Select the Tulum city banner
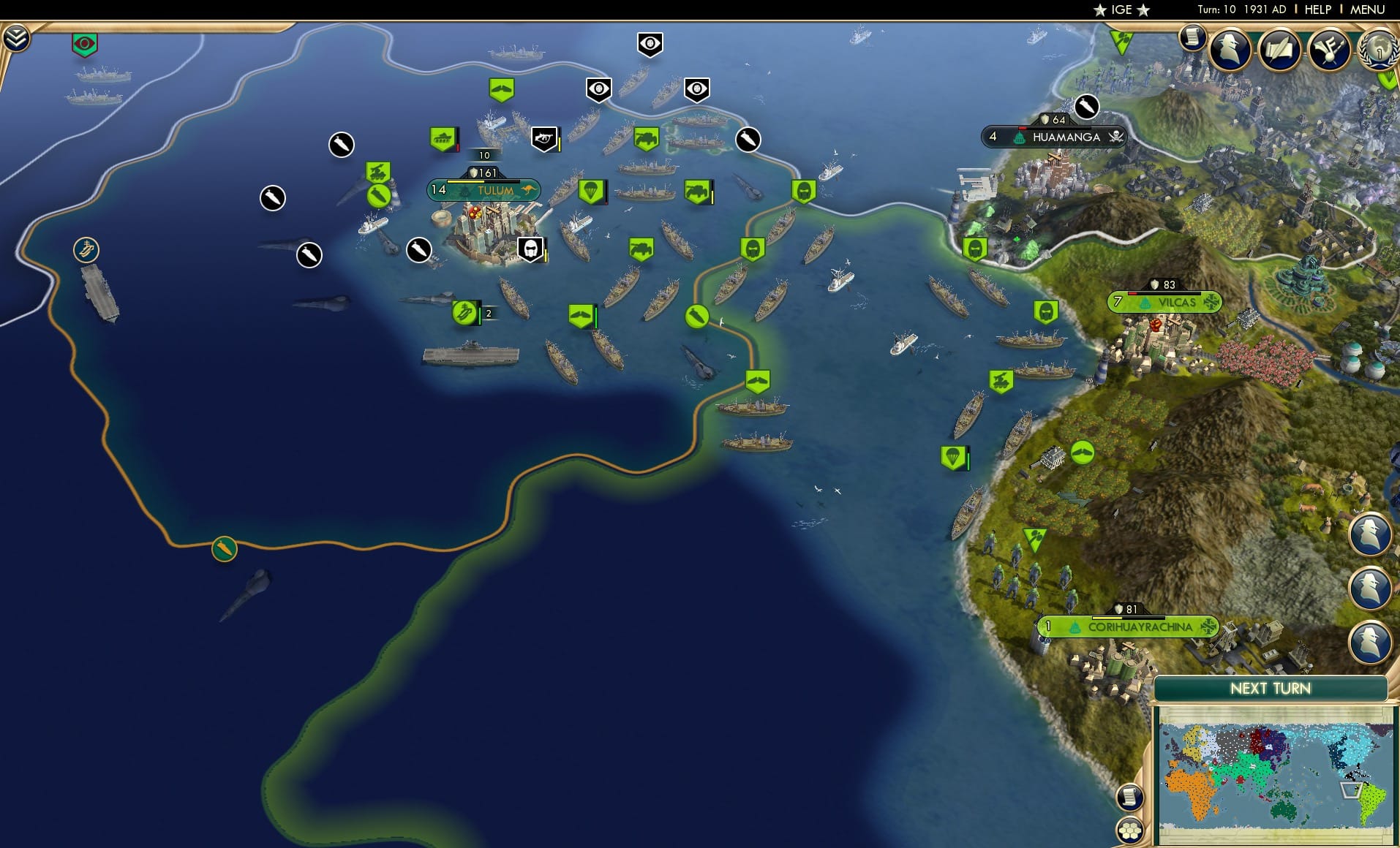This screenshot has width=1400, height=848. (484, 189)
